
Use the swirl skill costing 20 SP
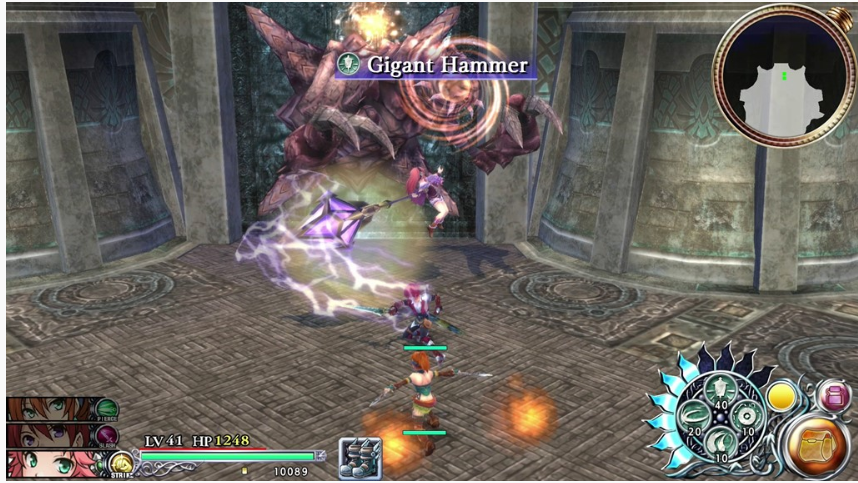coord(692,415)
